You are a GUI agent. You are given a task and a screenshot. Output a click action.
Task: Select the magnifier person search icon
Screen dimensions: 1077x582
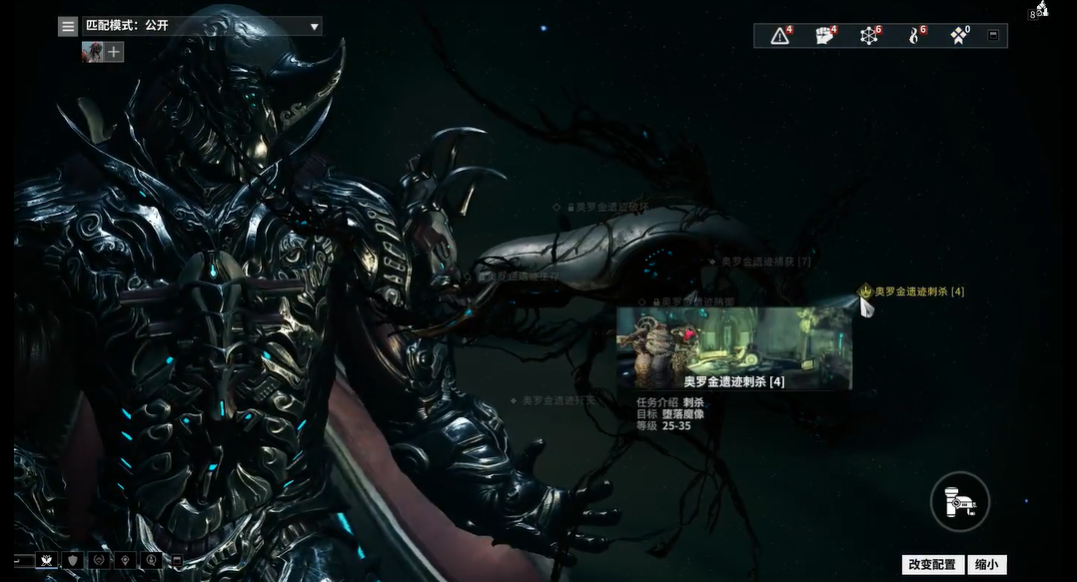[151, 560]
